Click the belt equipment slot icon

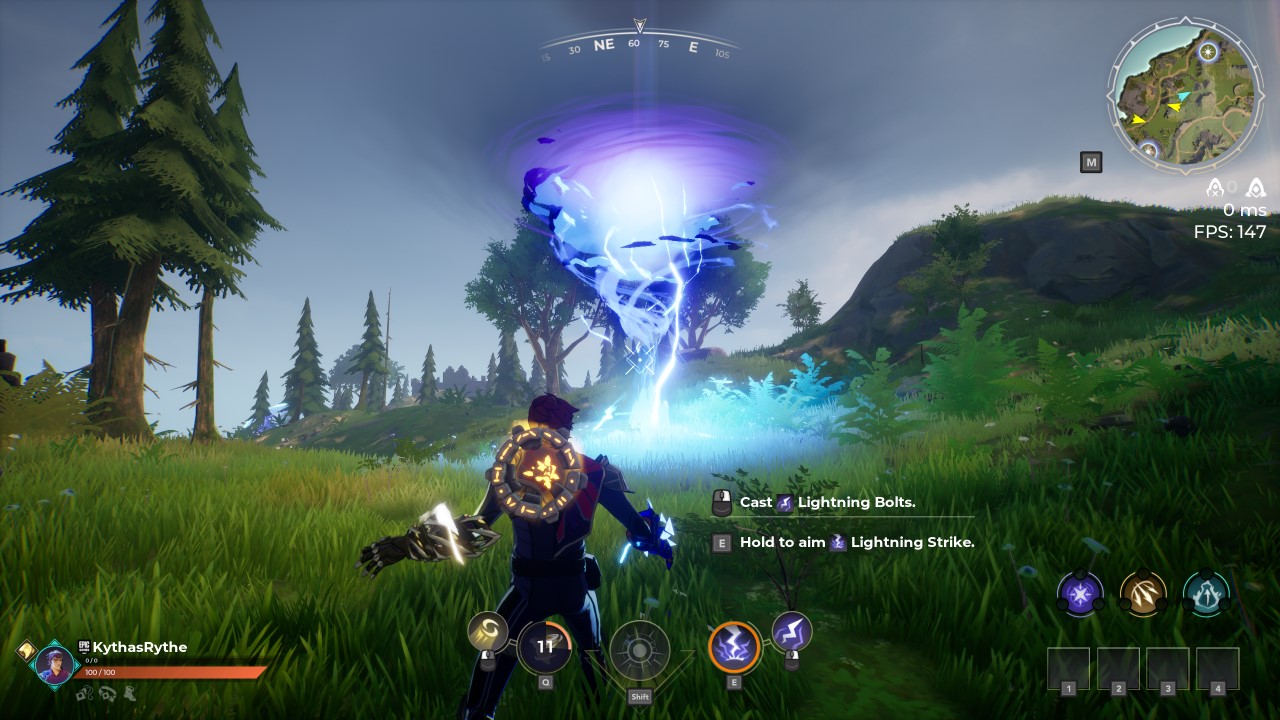(108, 695)
